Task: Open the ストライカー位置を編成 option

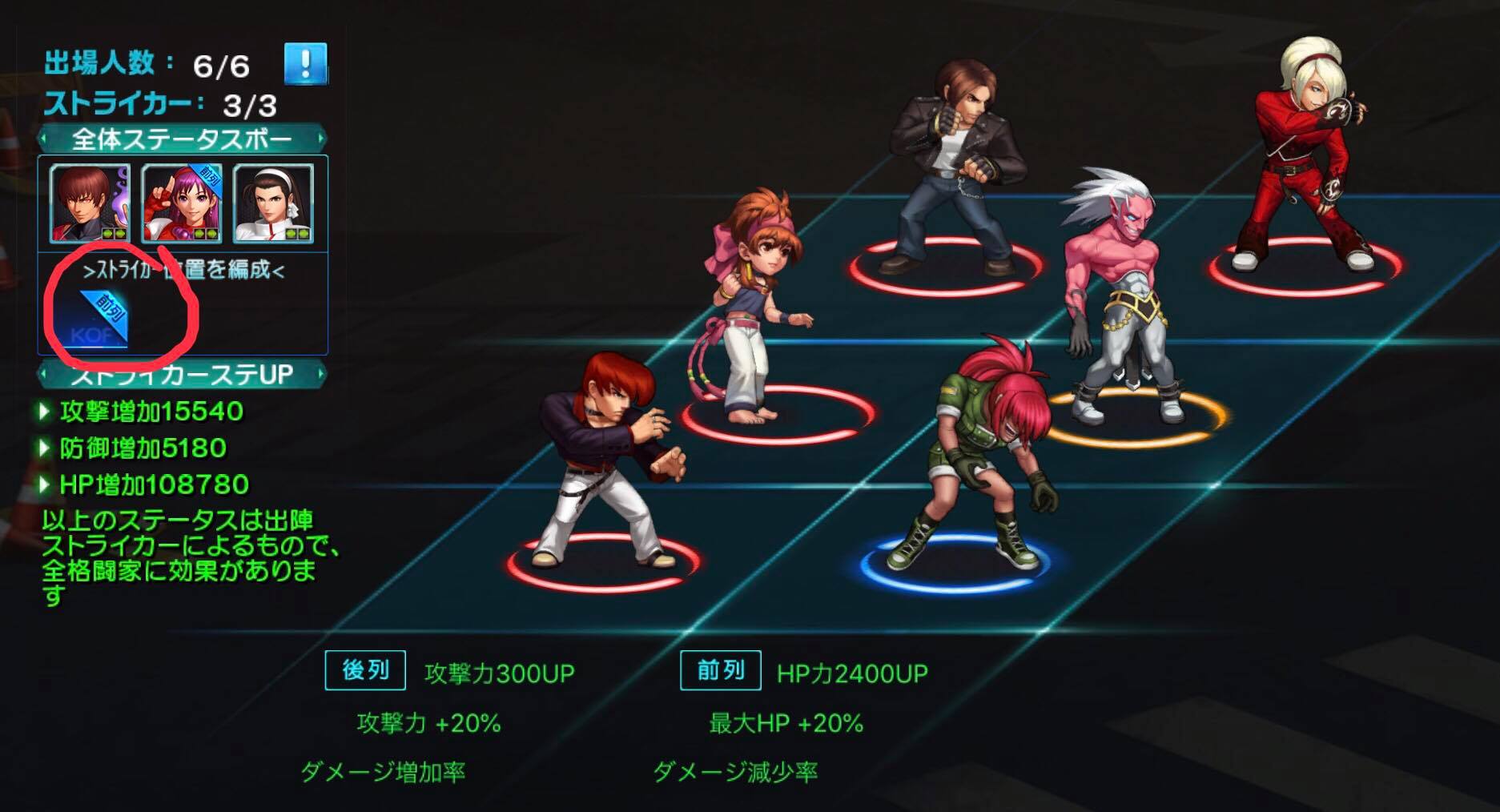Action: point(183,269)
